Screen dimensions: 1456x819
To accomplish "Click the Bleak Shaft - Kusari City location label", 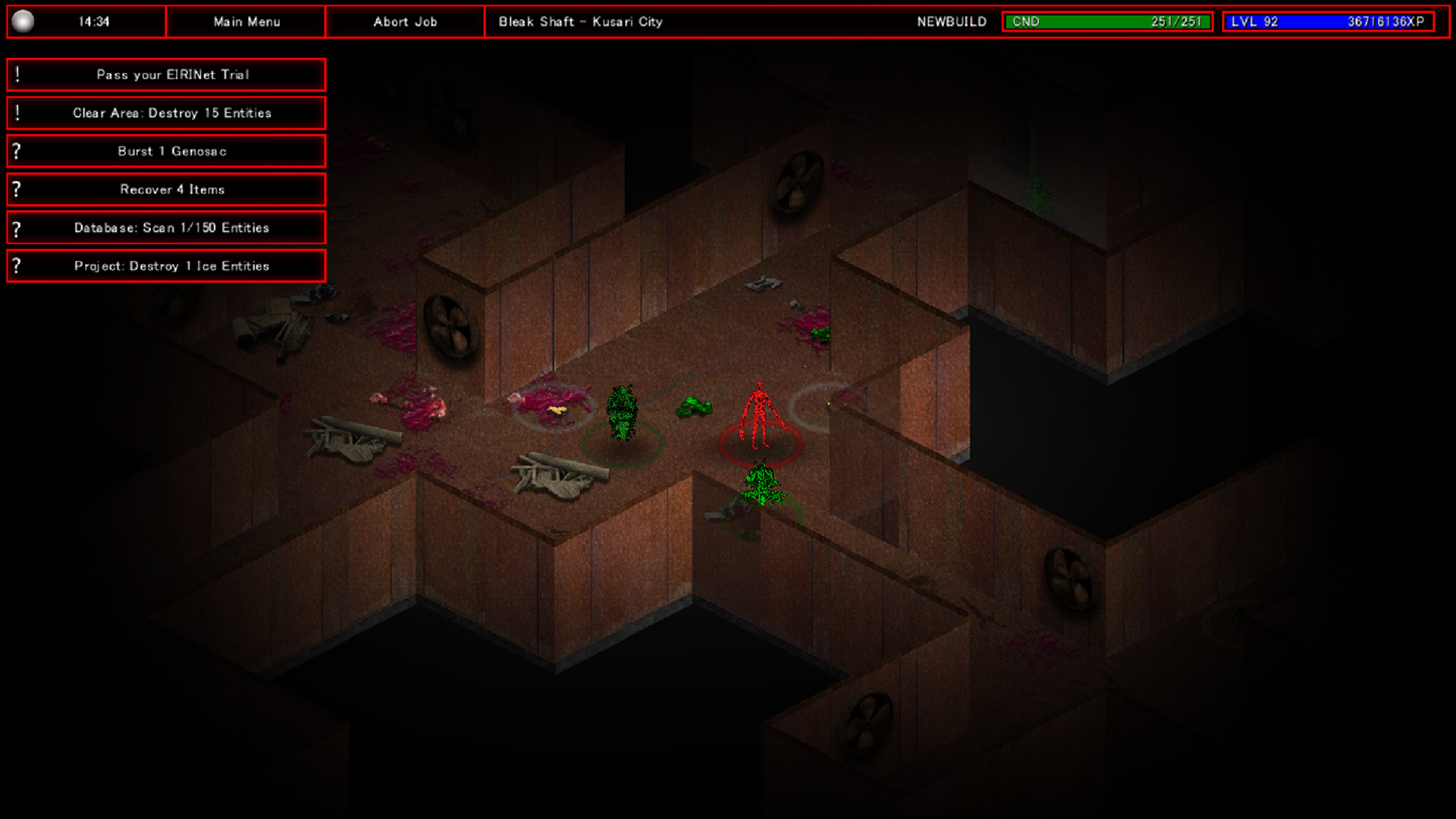I will (580, 21).
